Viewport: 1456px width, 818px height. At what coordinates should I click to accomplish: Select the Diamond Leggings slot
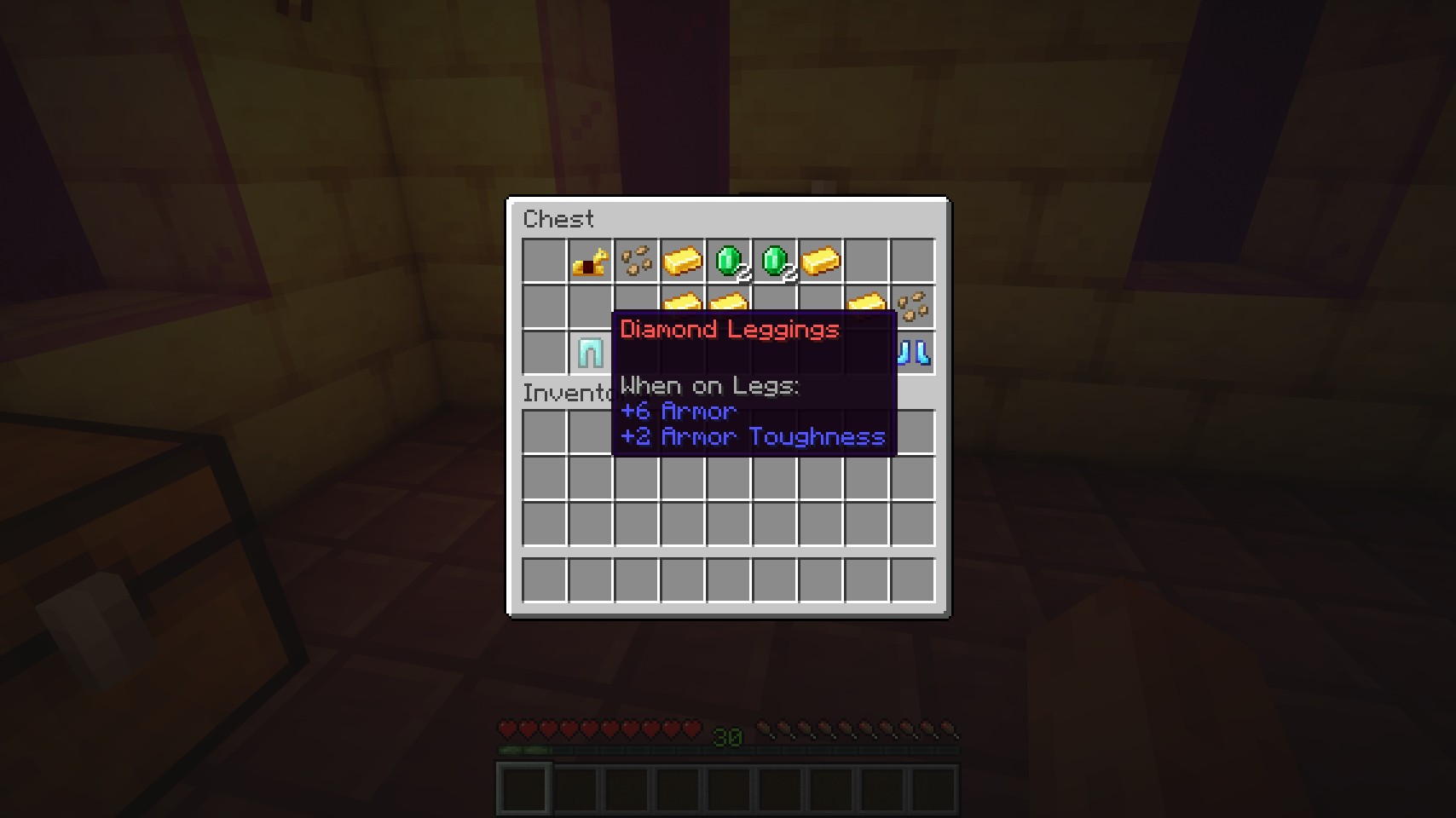pyautogui.click(x=590, y=353)
